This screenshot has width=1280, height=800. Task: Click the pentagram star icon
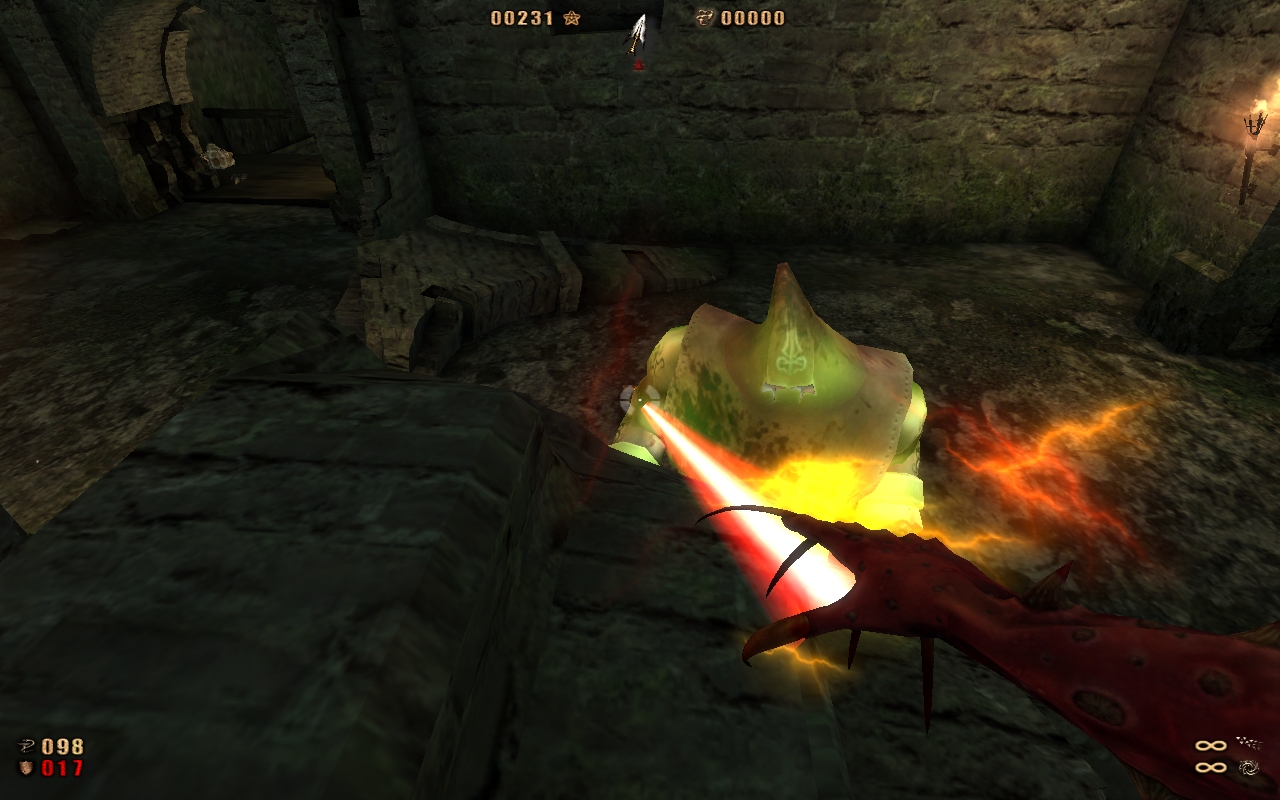point(572,18)
